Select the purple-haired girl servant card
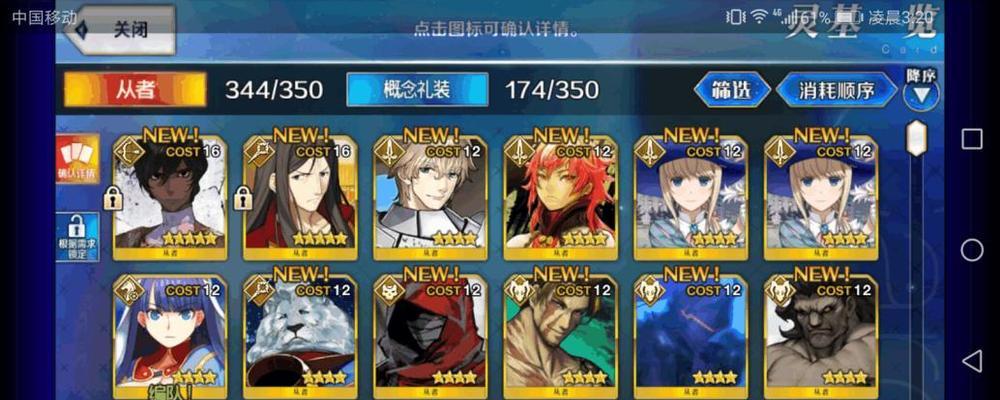Image resolution: width=1000 pixels, height=400 pixels. tap(170, 335)
